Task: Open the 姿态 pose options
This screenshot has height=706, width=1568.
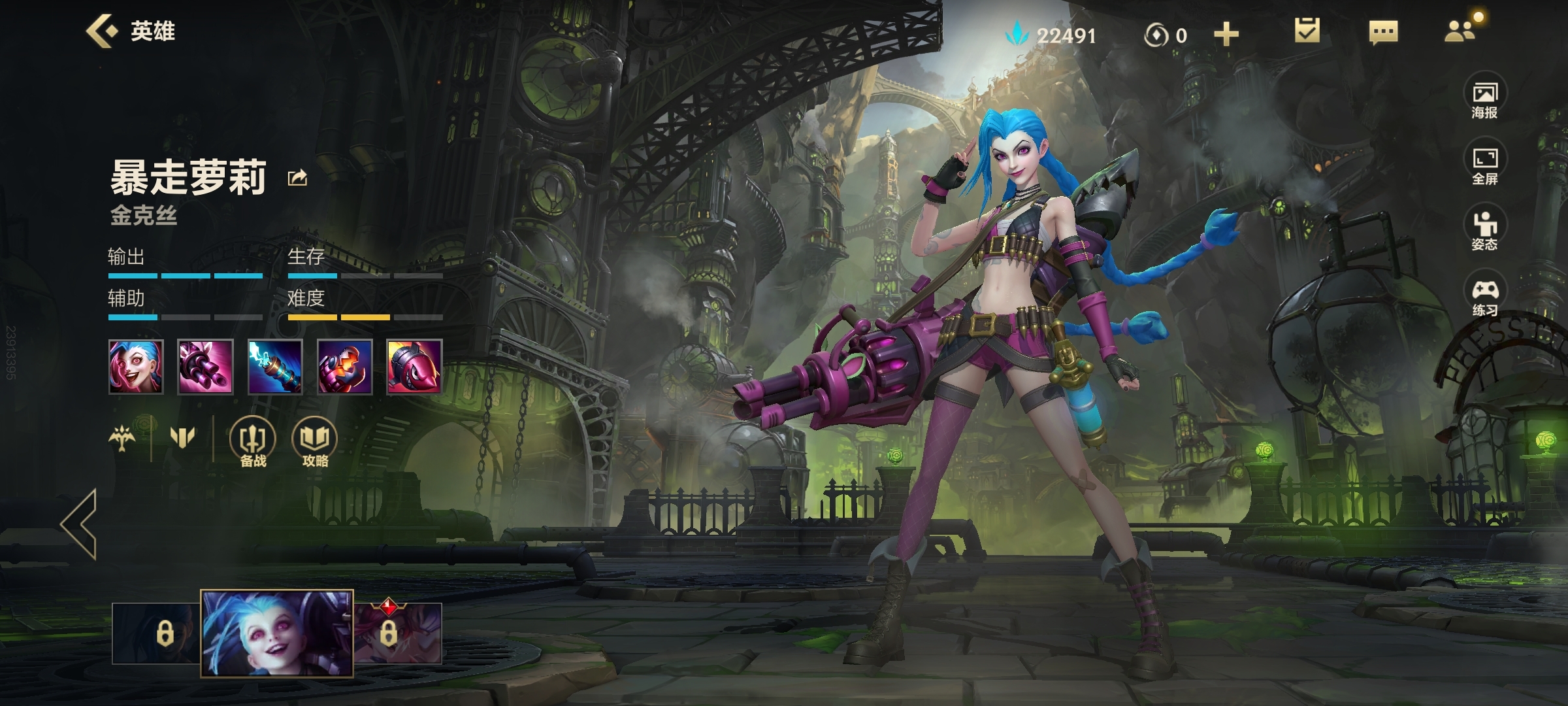Action: click(1484, 231)
